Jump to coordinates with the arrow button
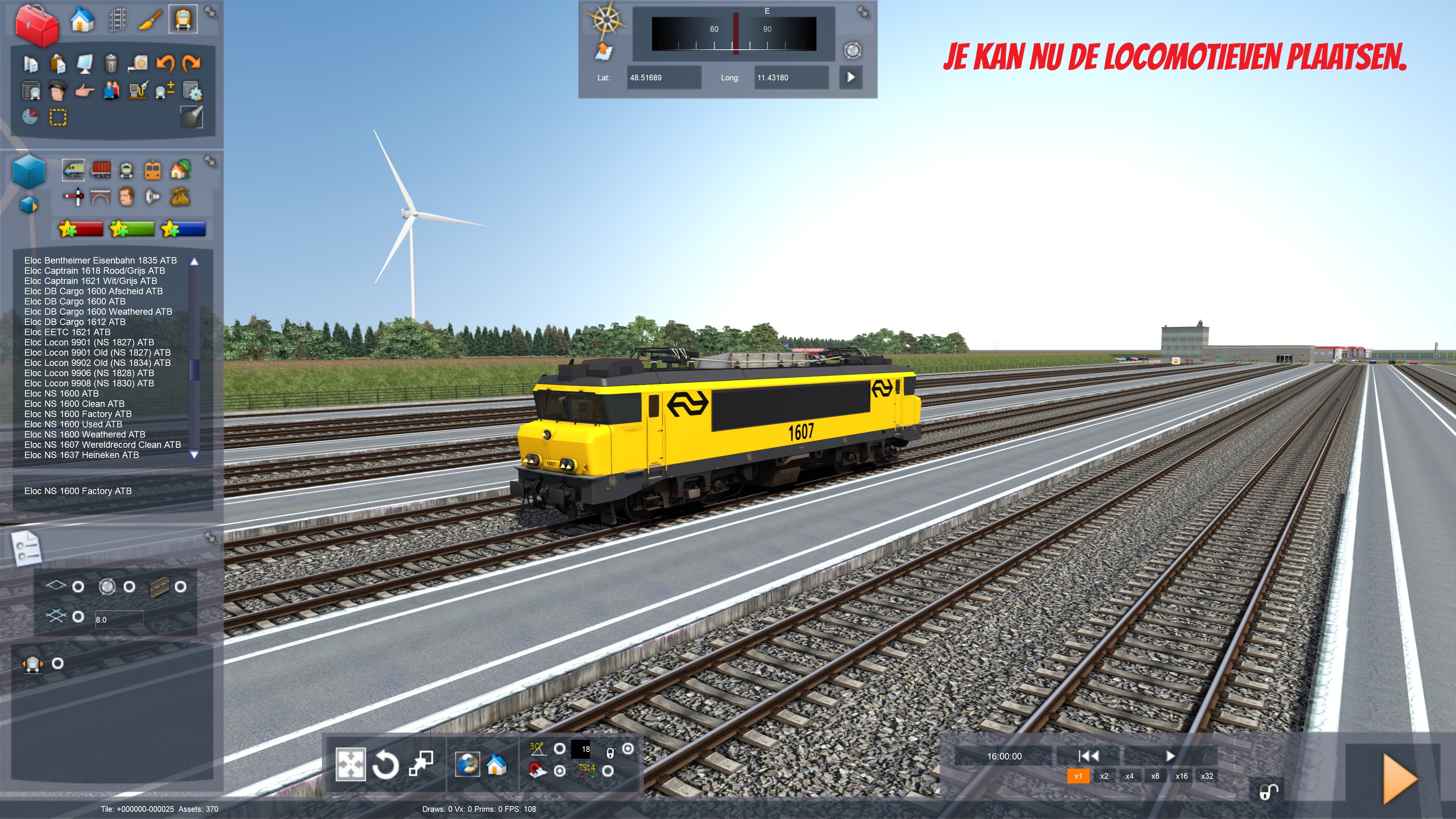 (850, 77)
